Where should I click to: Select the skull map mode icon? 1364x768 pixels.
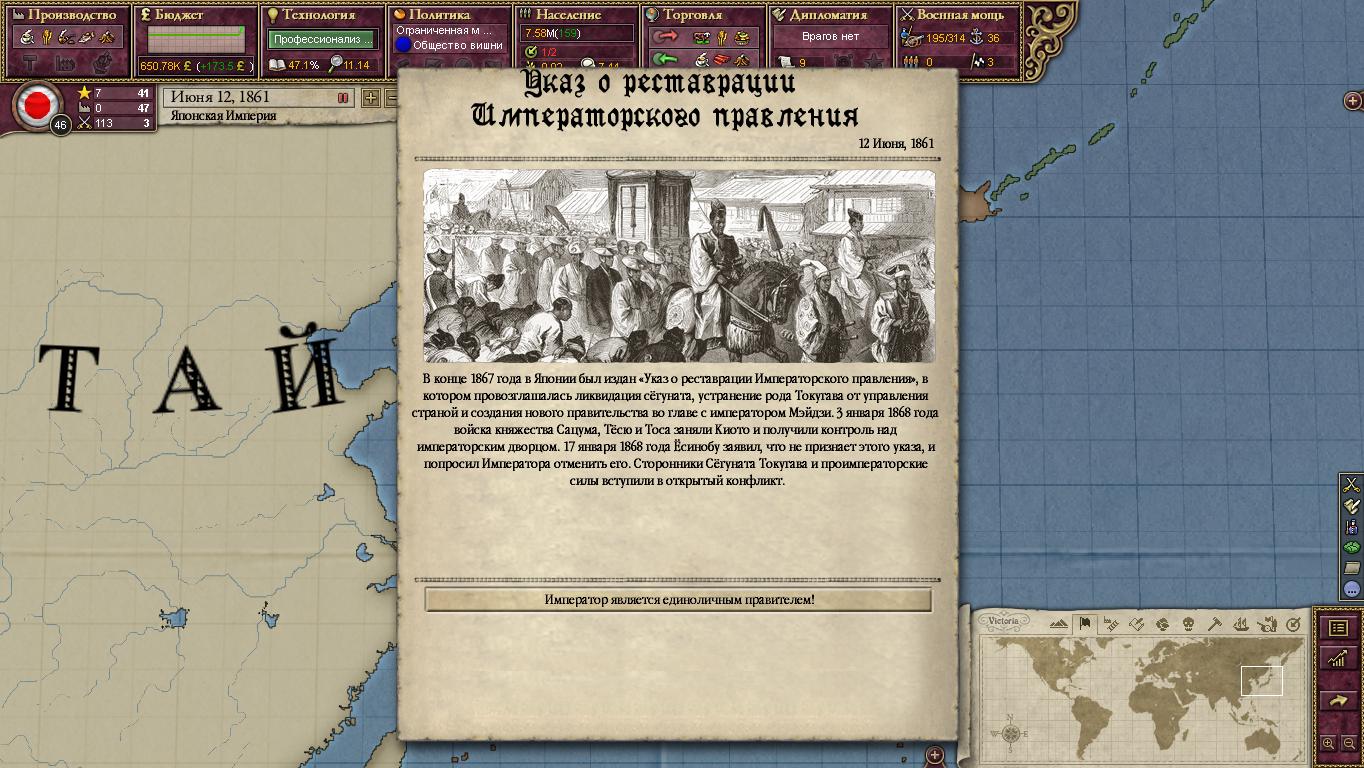[1188, 624]
